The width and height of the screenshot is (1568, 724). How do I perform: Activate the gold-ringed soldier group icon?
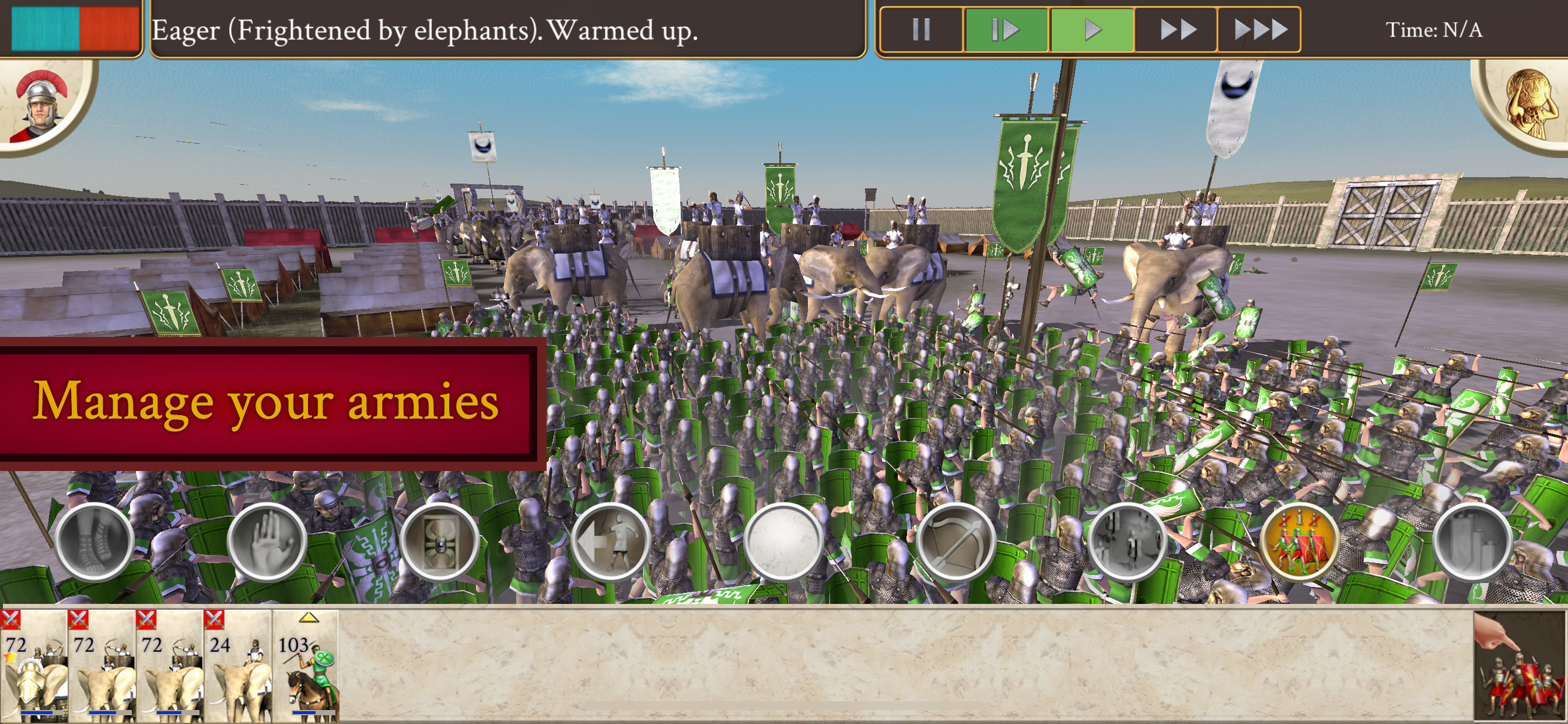pos(1300,542)
